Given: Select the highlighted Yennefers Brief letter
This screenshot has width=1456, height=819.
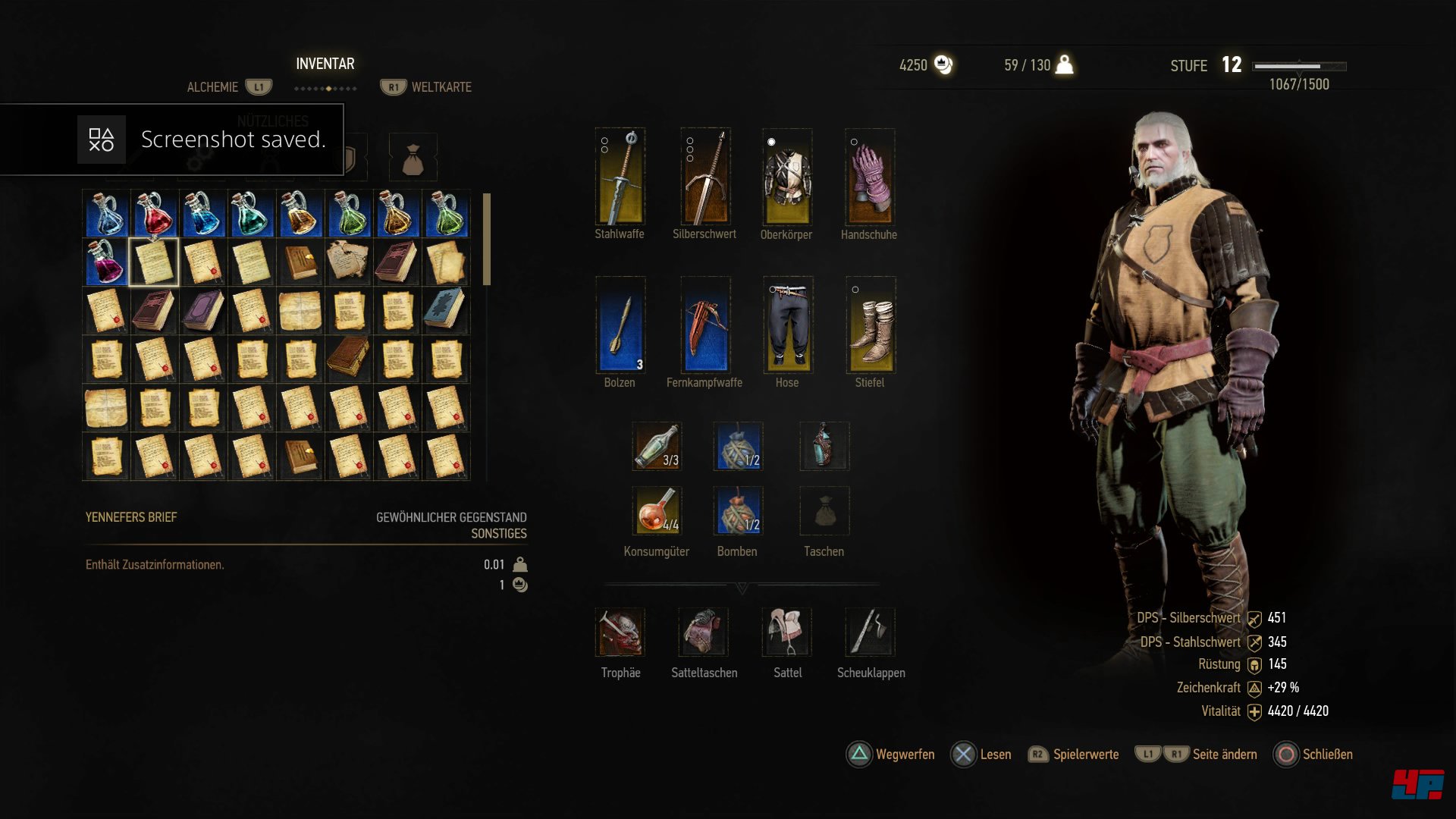Looking at the screenshot, I should point(155,262).
